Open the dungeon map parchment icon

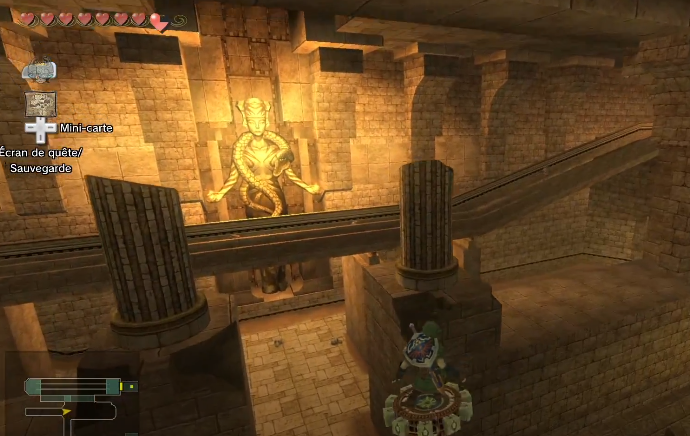[x=41, y=103]
